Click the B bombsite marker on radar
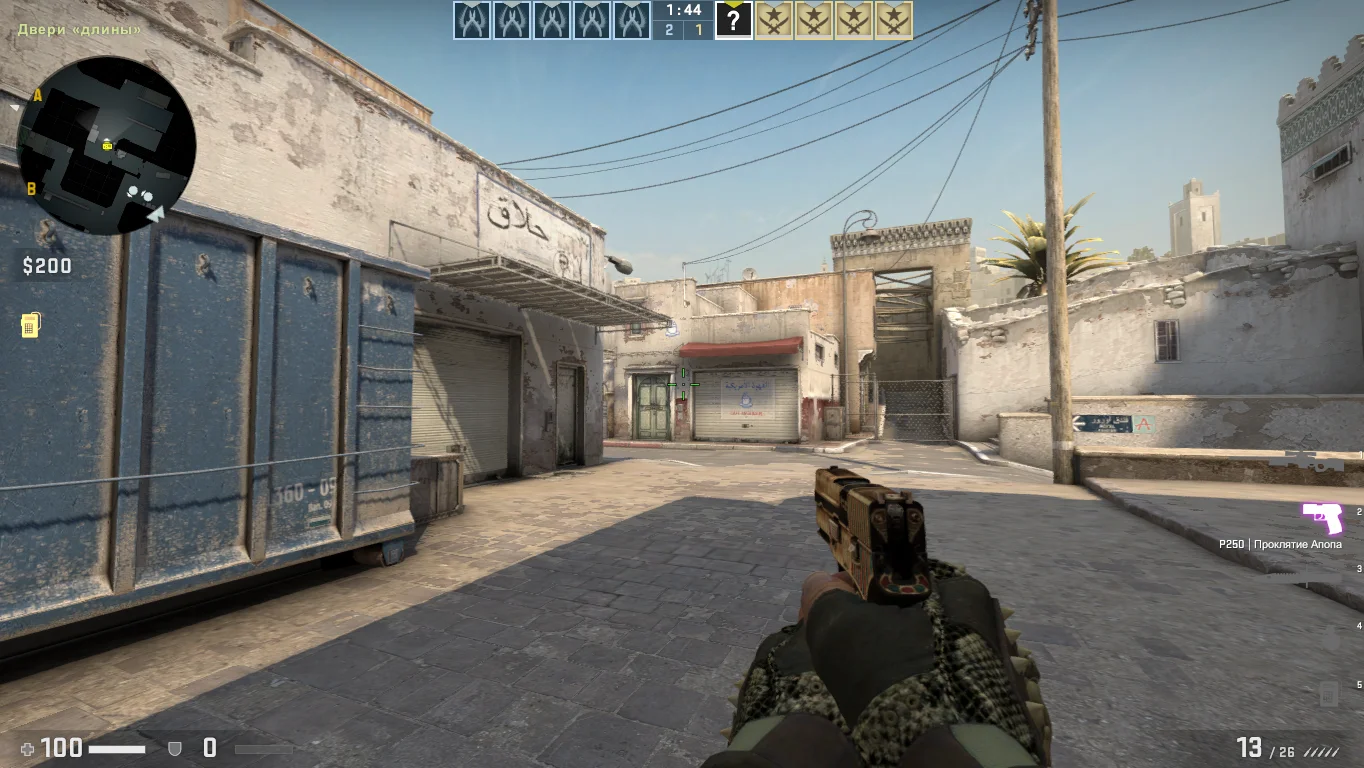This screenshot has height=768, width=1364. 32,188
